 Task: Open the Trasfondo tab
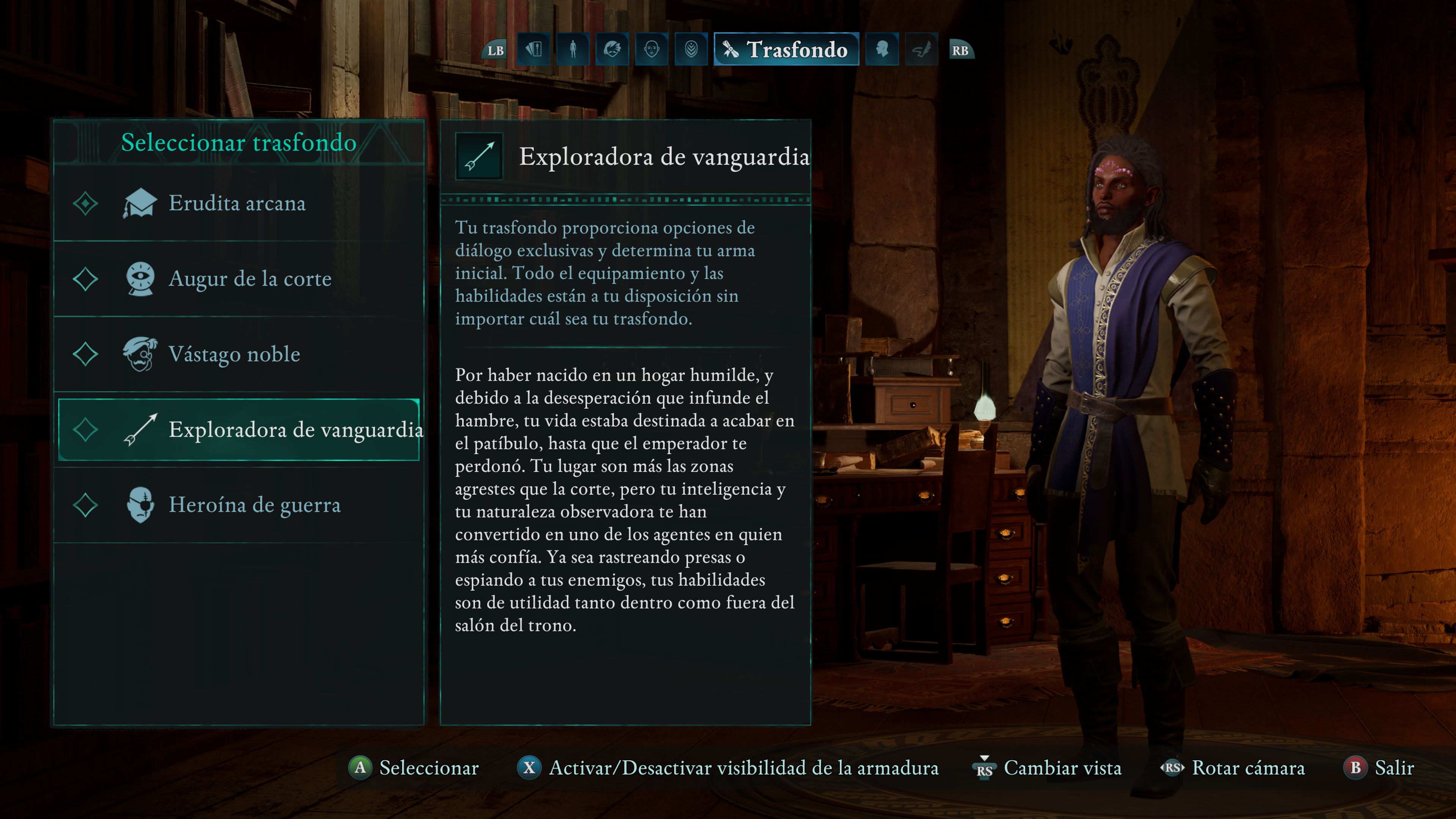(786, 50)
